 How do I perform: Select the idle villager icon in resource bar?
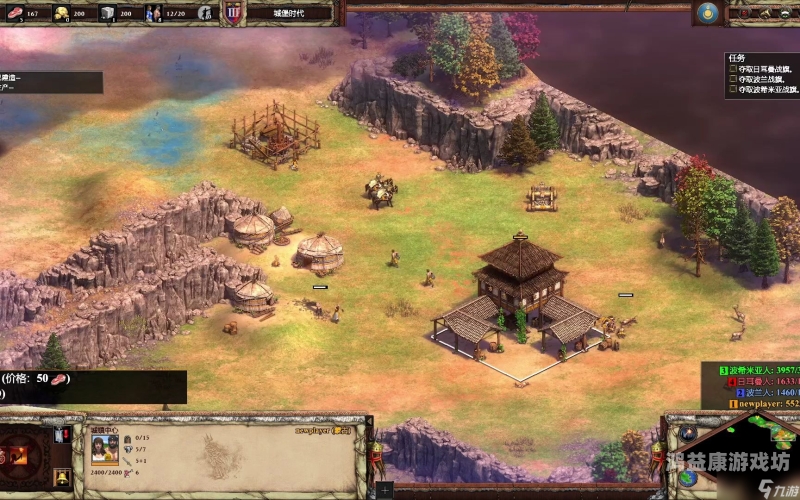(x=205, y=13)
